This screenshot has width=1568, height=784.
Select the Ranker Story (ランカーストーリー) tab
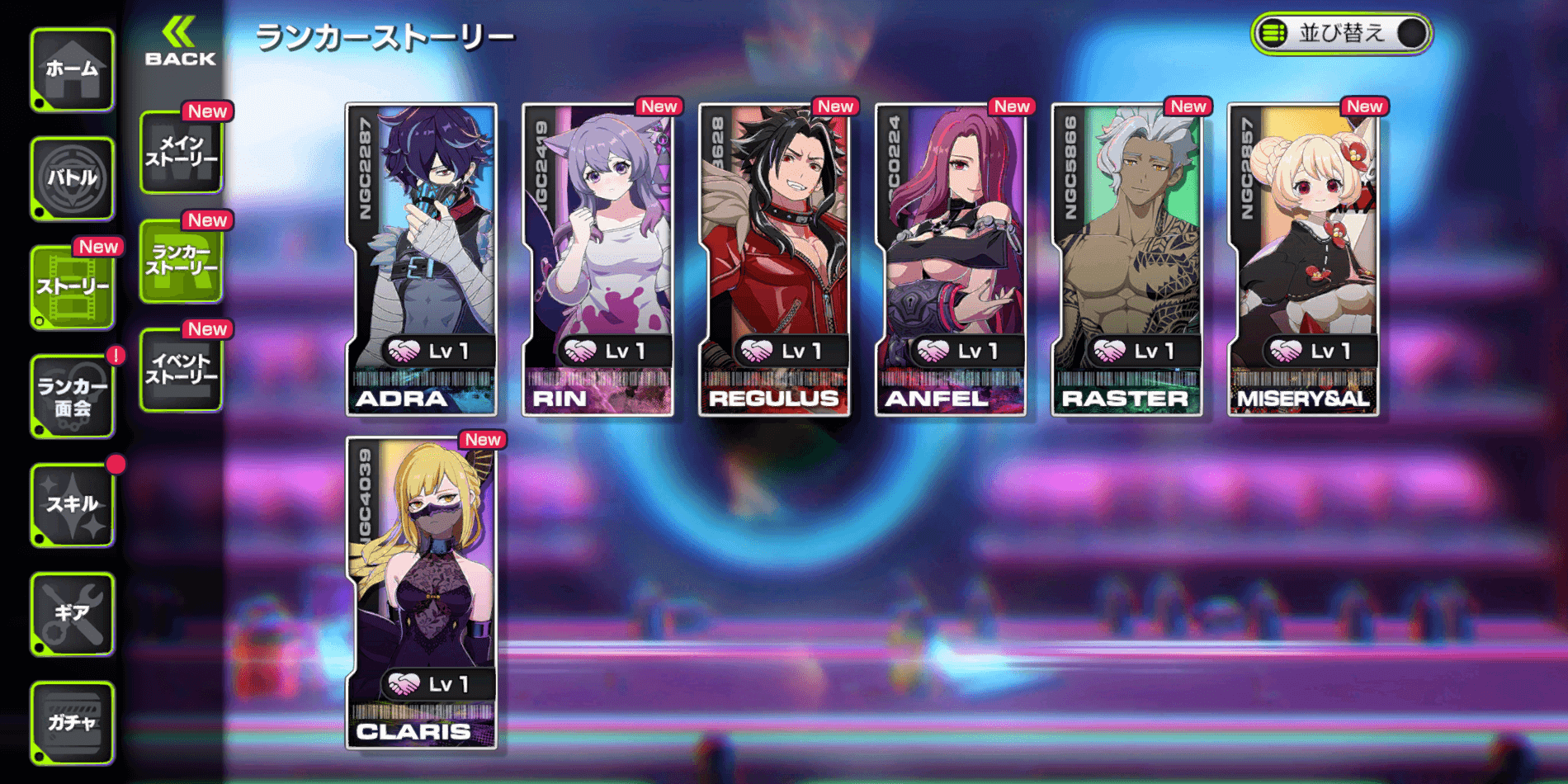181,261
